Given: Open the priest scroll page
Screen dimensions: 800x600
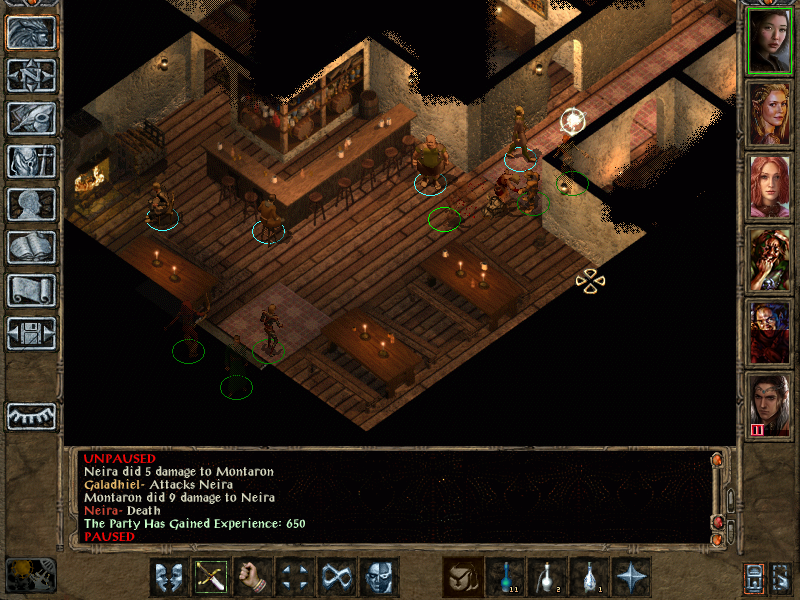Looking at the screenshot, I should [x=31, y=290].
